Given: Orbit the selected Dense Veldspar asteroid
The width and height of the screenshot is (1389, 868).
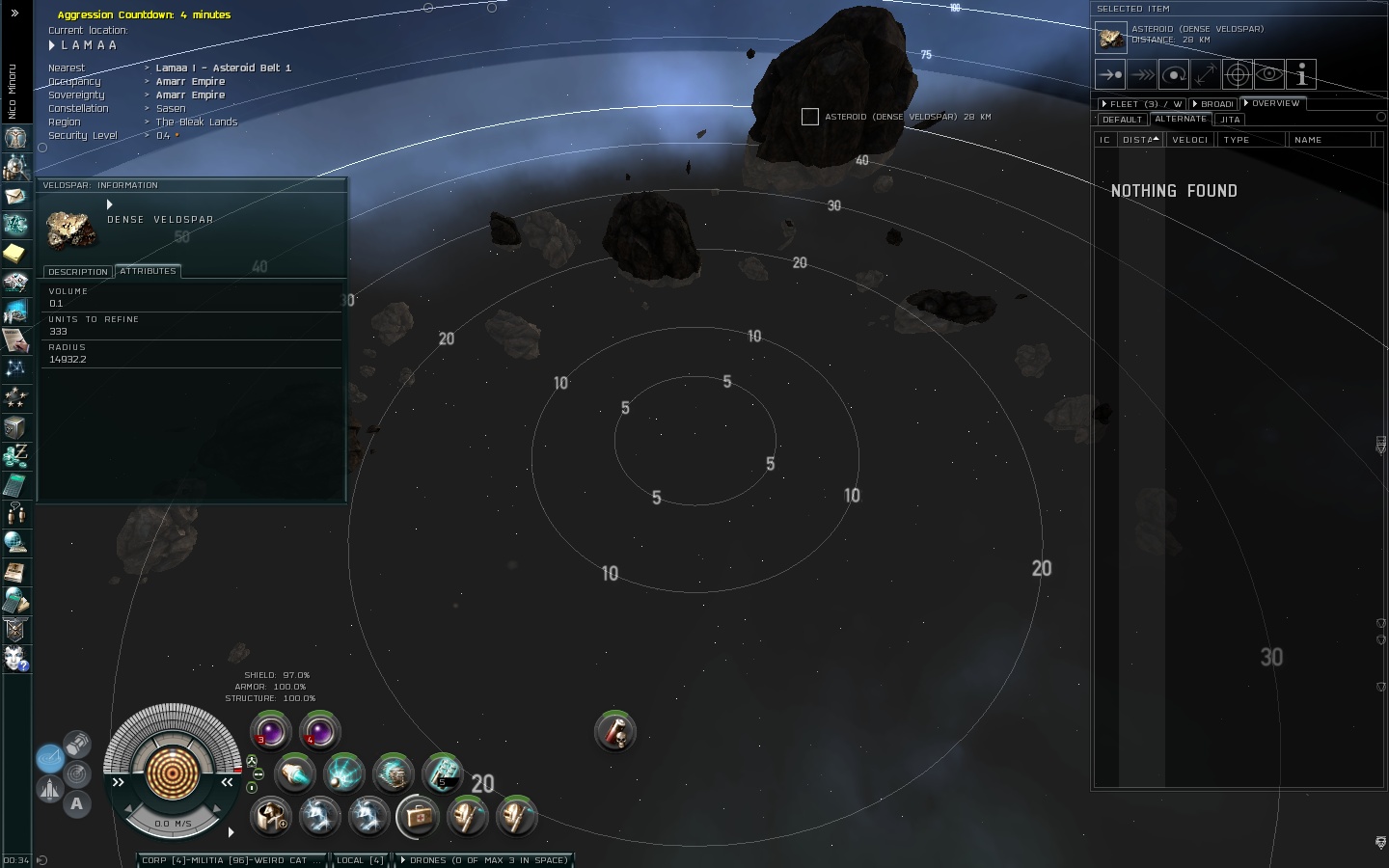Looking at the screenshot, I should click(1173, 74).
